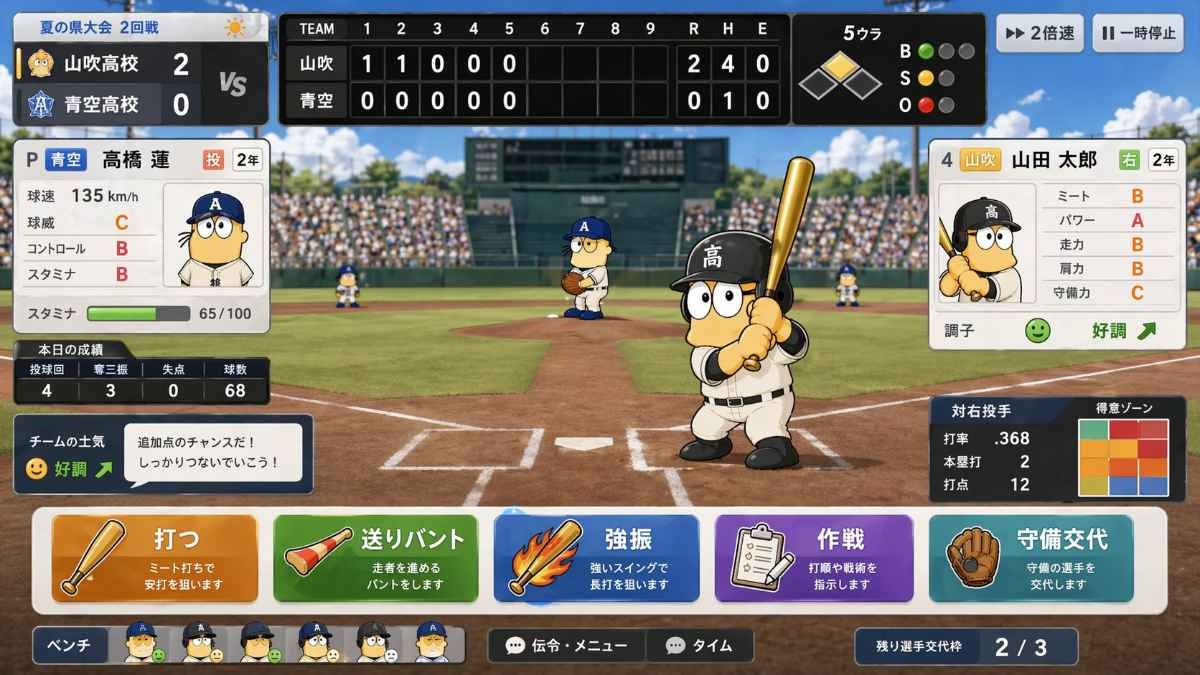The width and height of the screenshot is (1200, 675).
Task: Select the 送りバント bunt command
Action: (x=375, y=558)
